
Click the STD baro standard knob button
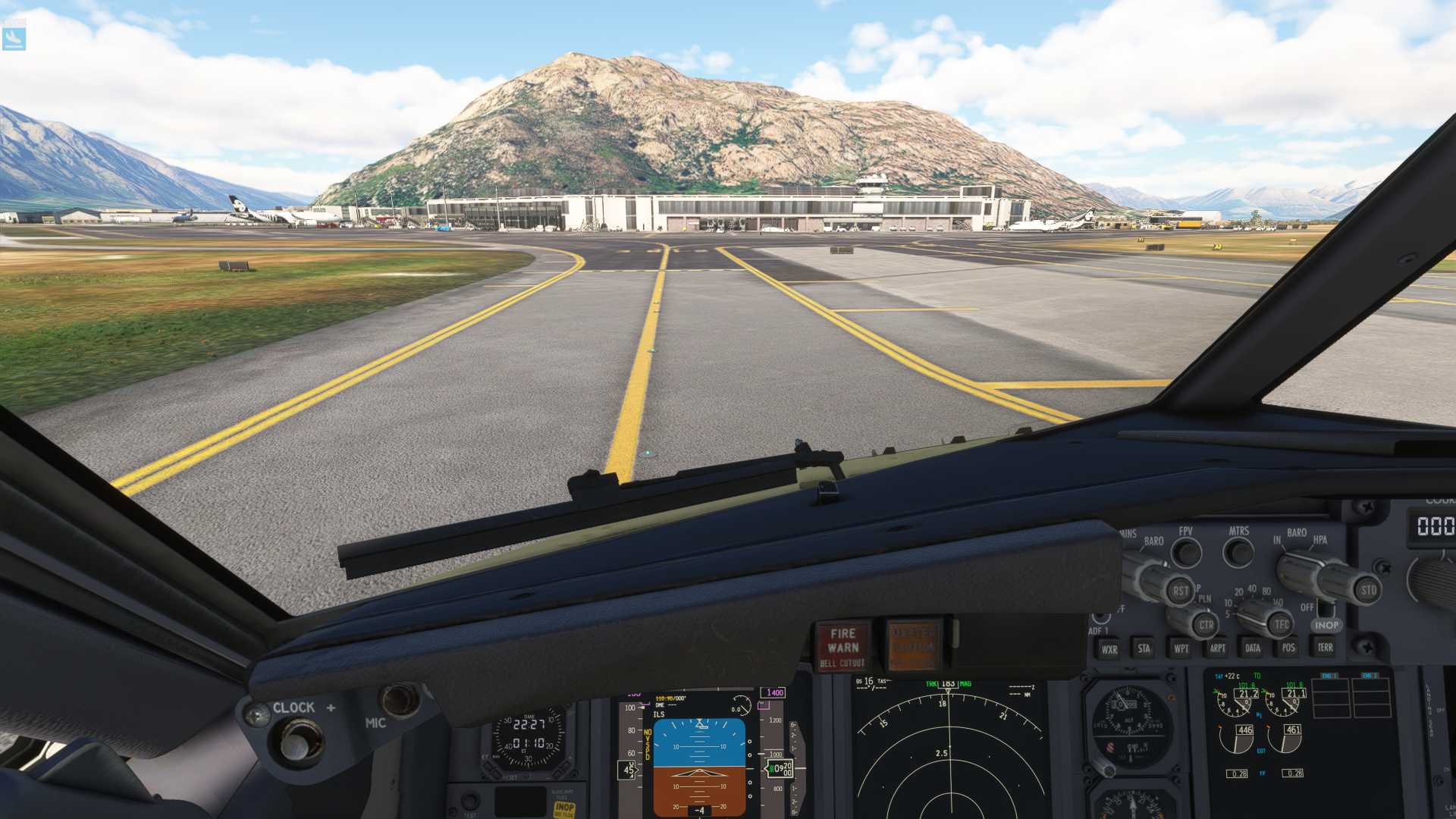(1367, 590)
